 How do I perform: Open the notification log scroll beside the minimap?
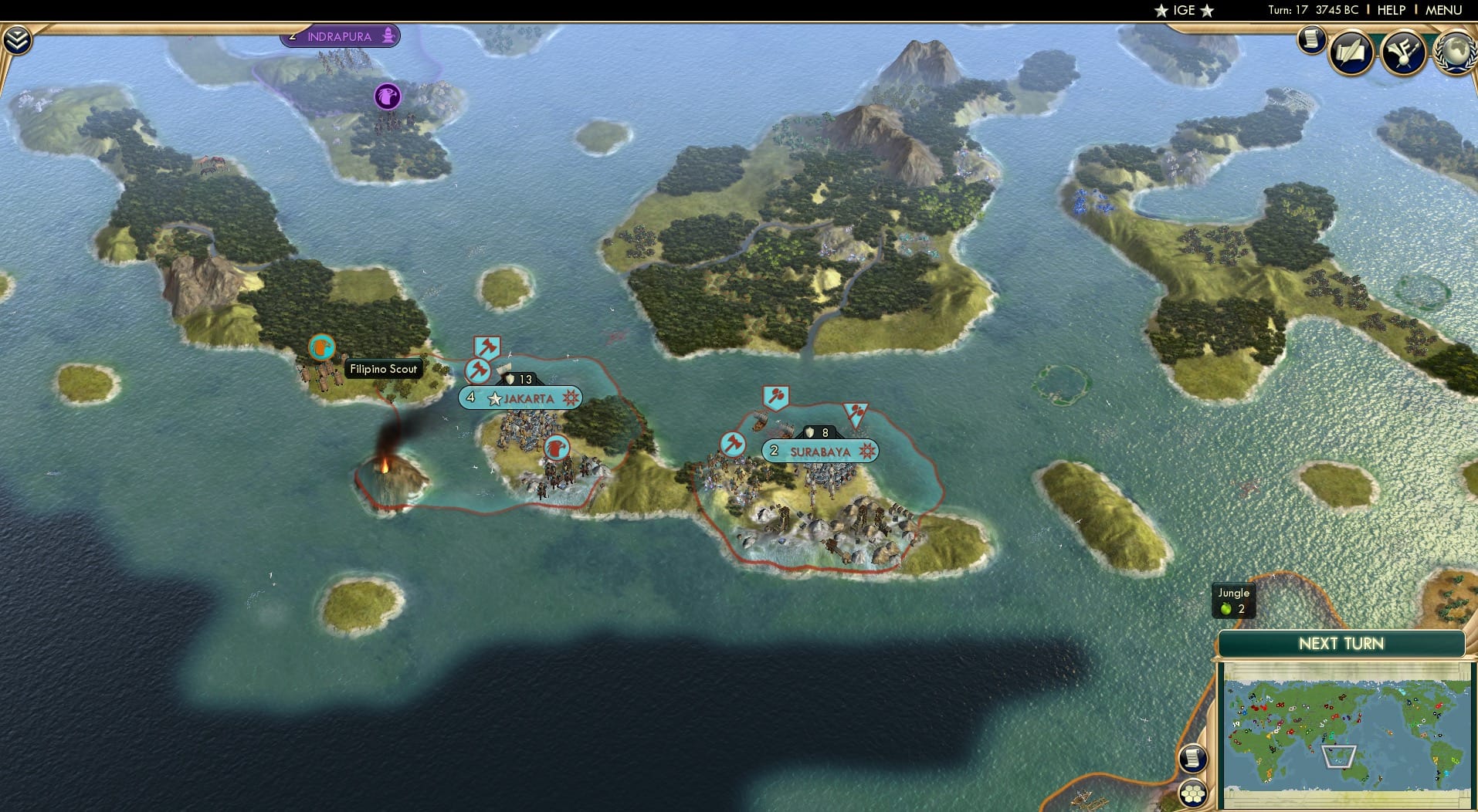pos(1192,759)
